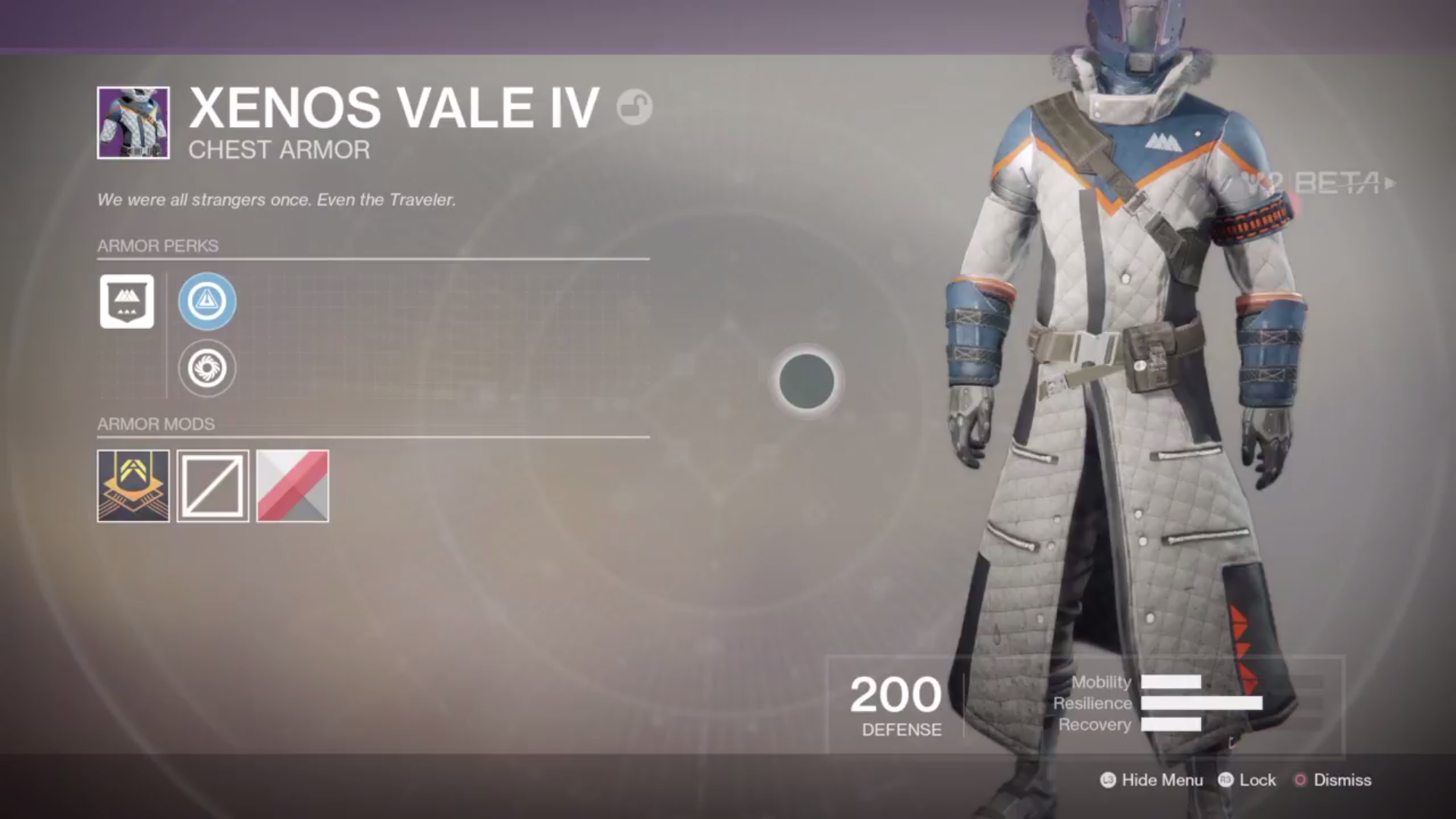Screen dimensions: 1456x819
Task: Switch focus to the Armor Mods heading
Action: point(155,424)
